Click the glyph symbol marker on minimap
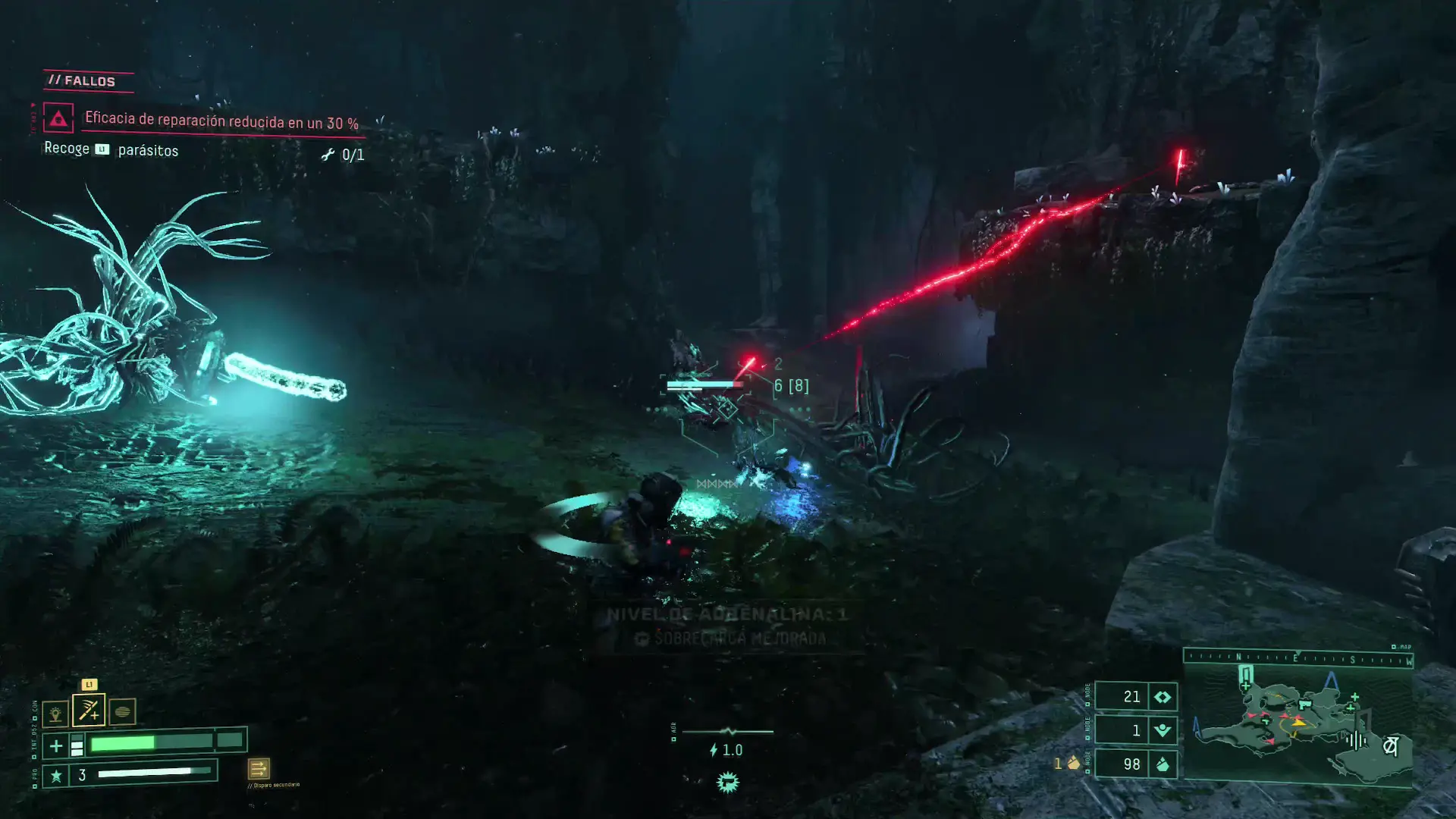The width and height of the screenshot is (1456, 819). coord(1390,746)
